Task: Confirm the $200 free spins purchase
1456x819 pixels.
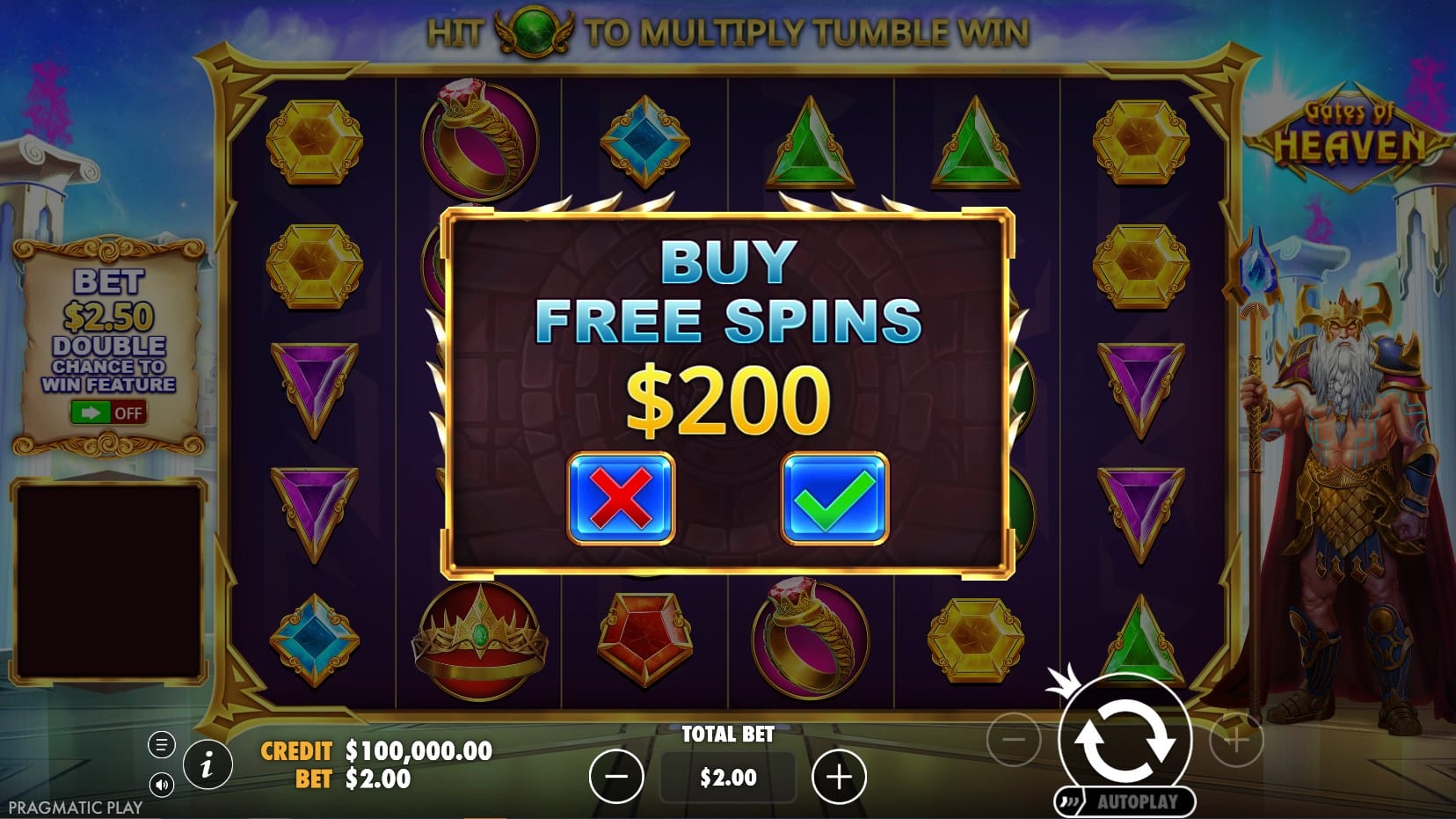Action: click(x=834, y=498)
